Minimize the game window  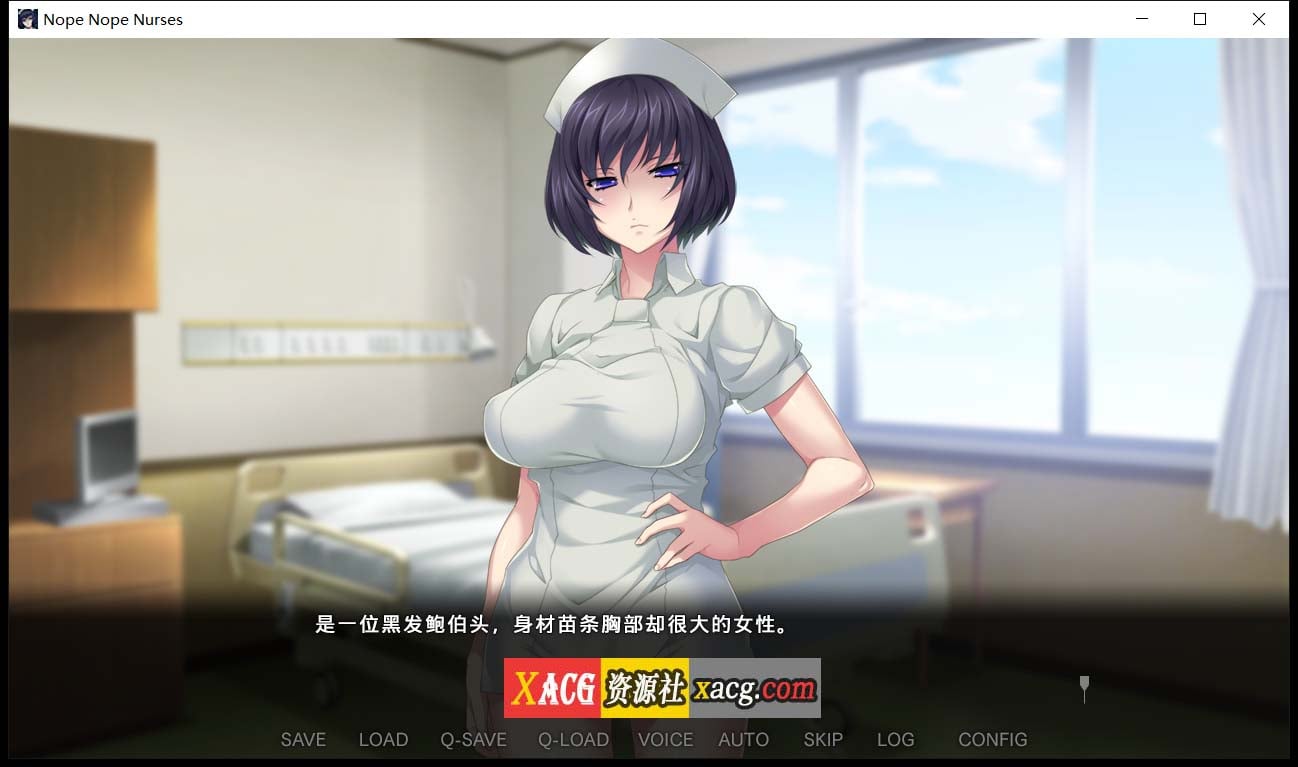1141,18
